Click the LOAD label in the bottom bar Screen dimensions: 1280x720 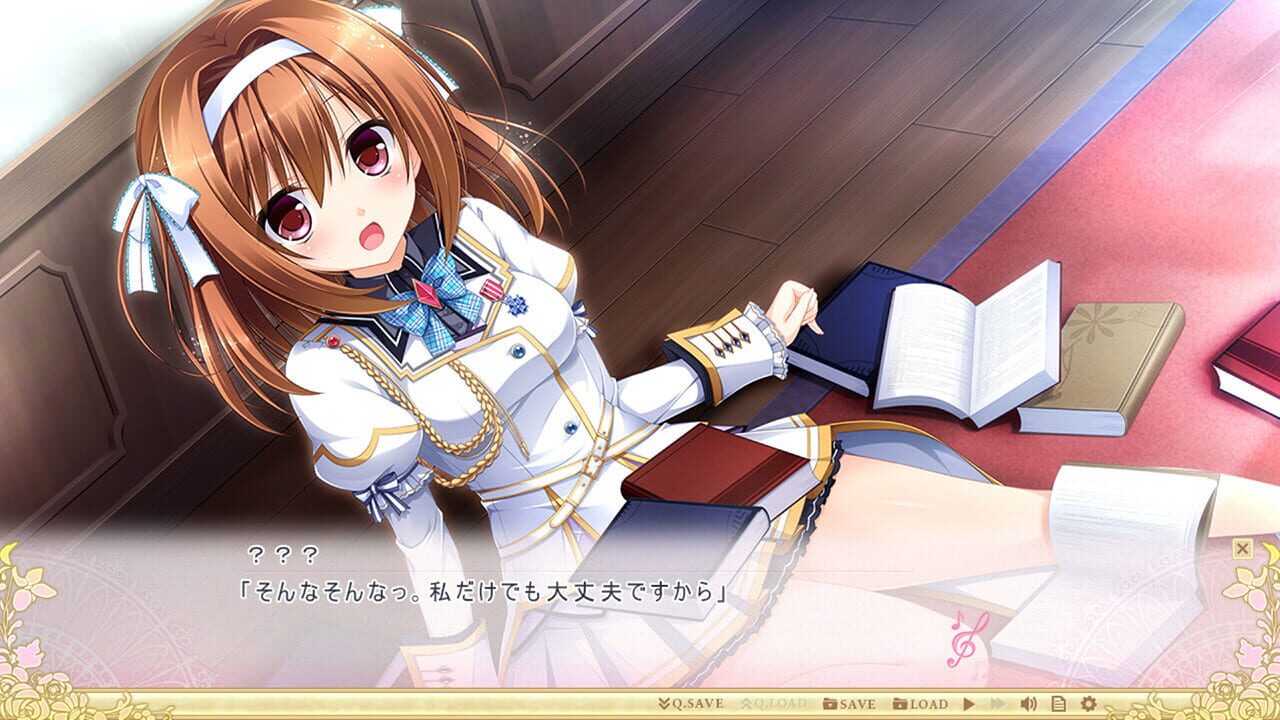coord(930,705)
